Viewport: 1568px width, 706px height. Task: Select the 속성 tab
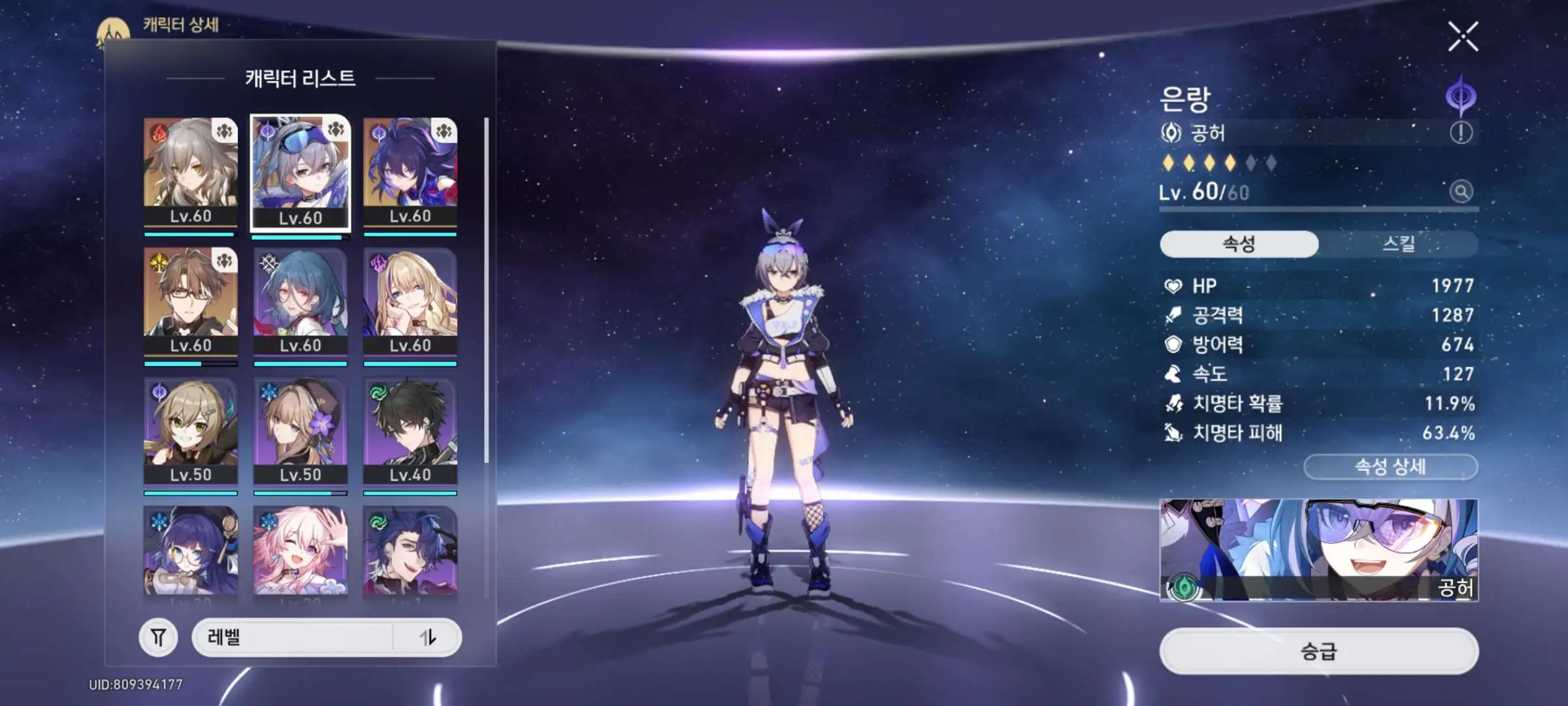tap(1239, 244)
